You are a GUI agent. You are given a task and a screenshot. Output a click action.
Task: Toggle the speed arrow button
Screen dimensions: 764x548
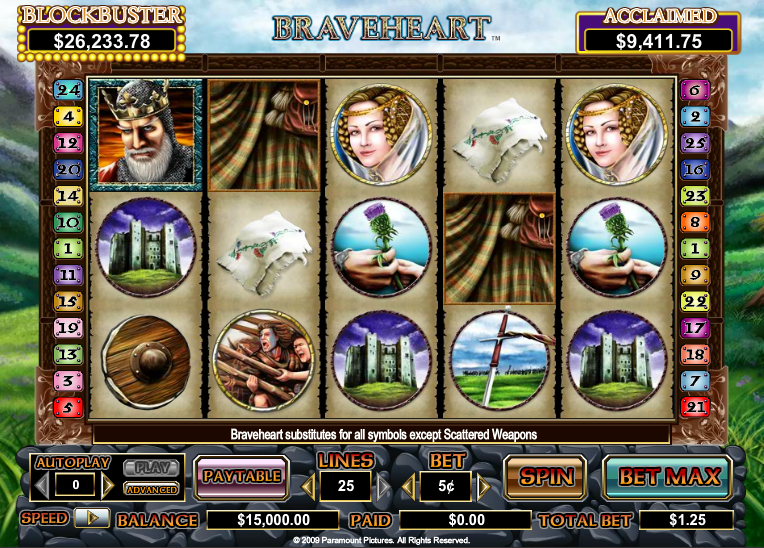(x=91, y=518)
